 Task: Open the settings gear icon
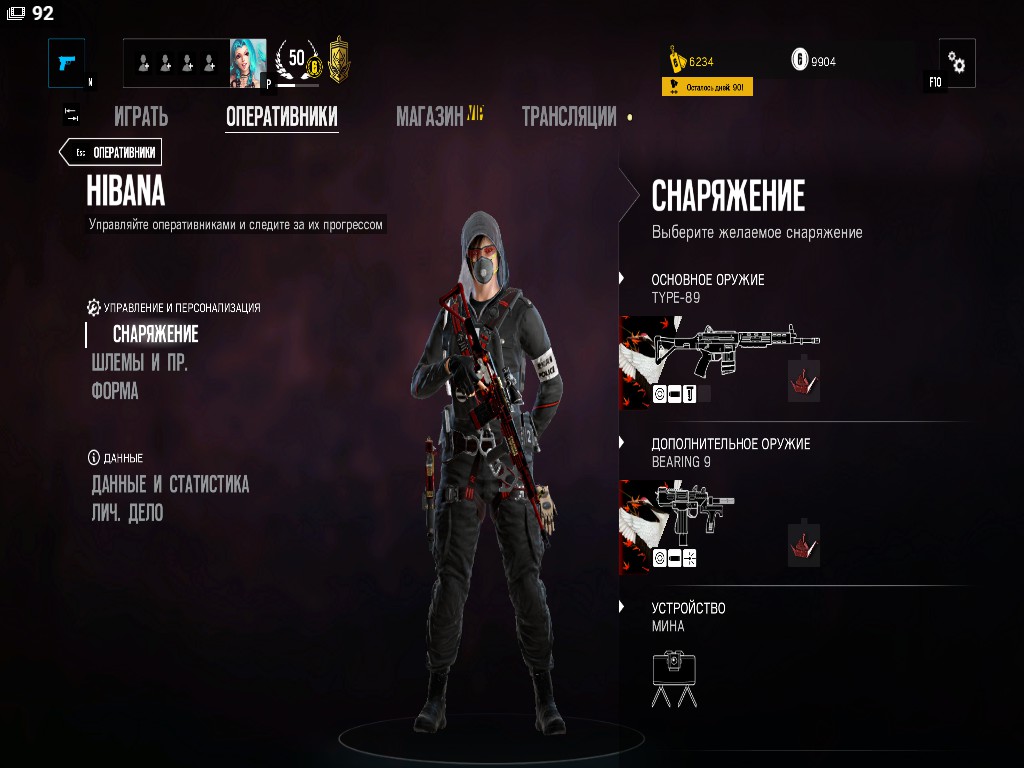pos(957,64)
